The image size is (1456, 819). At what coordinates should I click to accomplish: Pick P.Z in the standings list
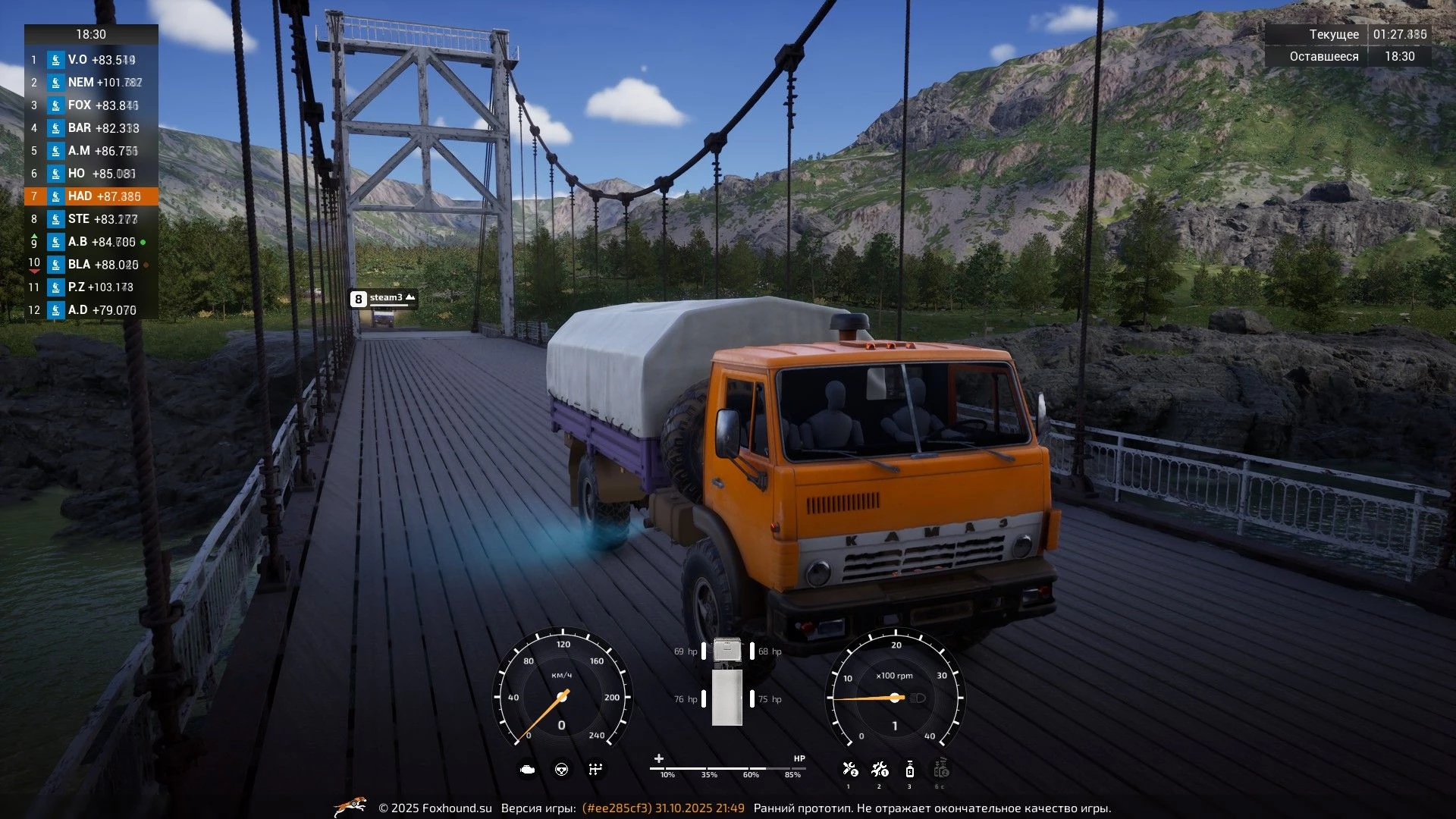[91, 287]
